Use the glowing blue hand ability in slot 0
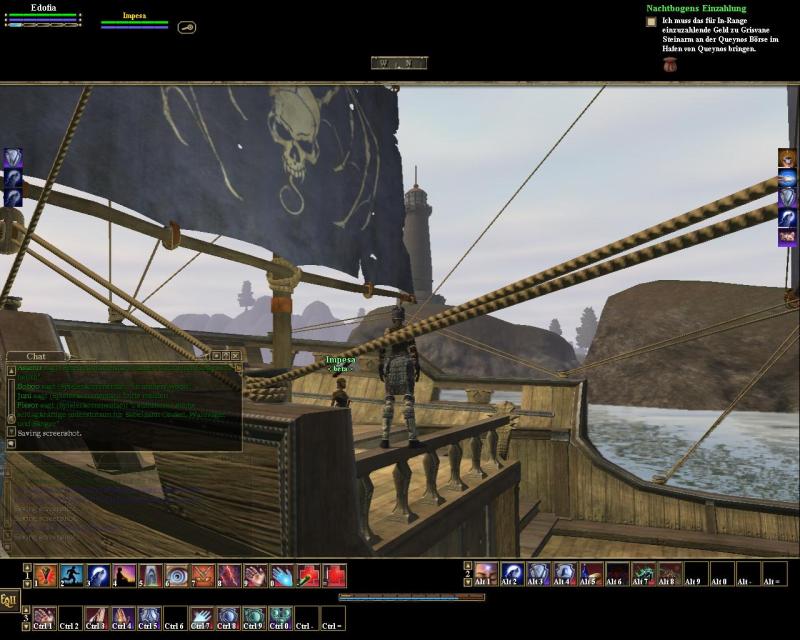Viewport: 800px width, 640px height. (282, 575)
